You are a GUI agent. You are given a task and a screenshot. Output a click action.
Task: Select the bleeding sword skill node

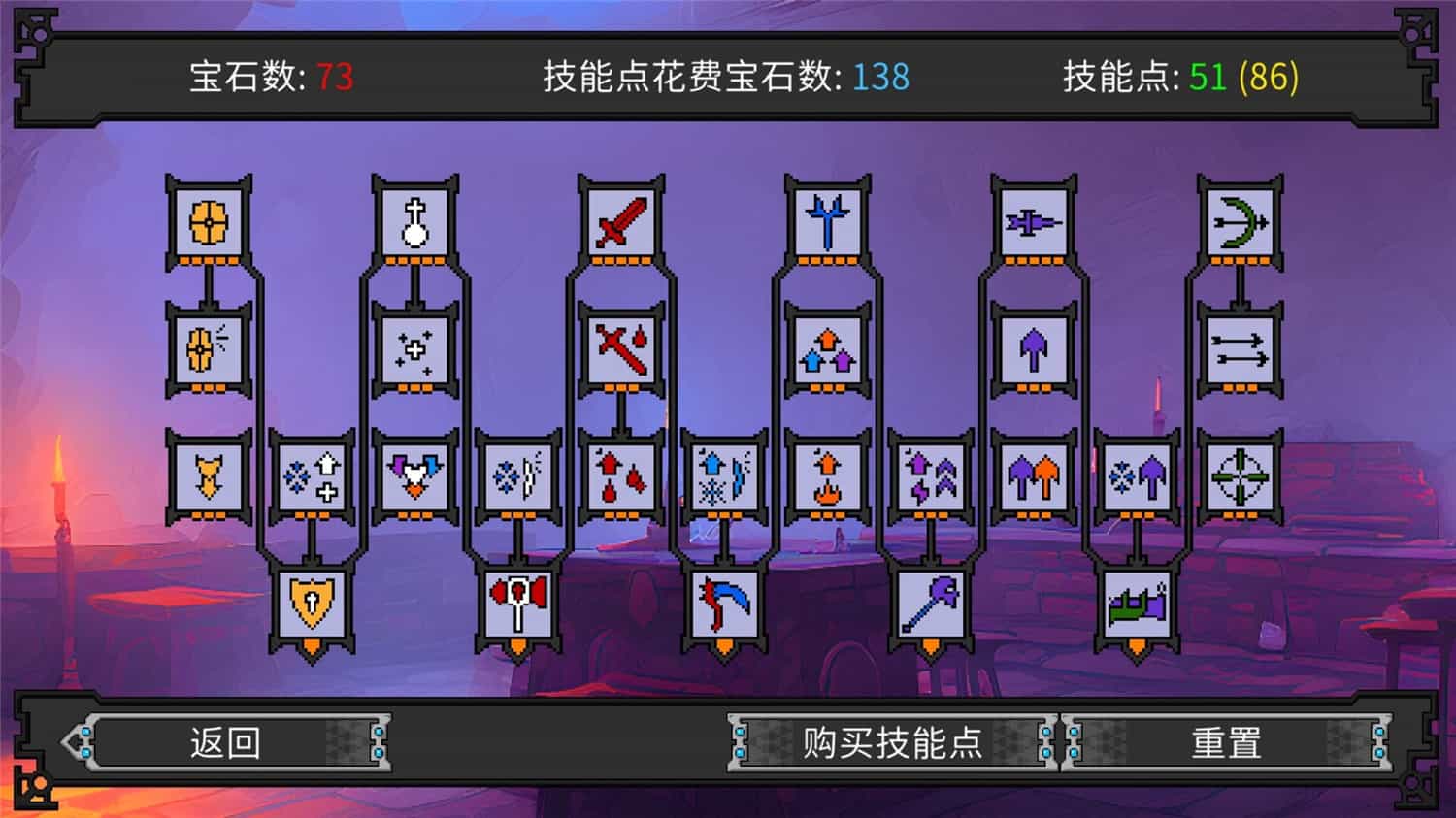click(621, 349)
